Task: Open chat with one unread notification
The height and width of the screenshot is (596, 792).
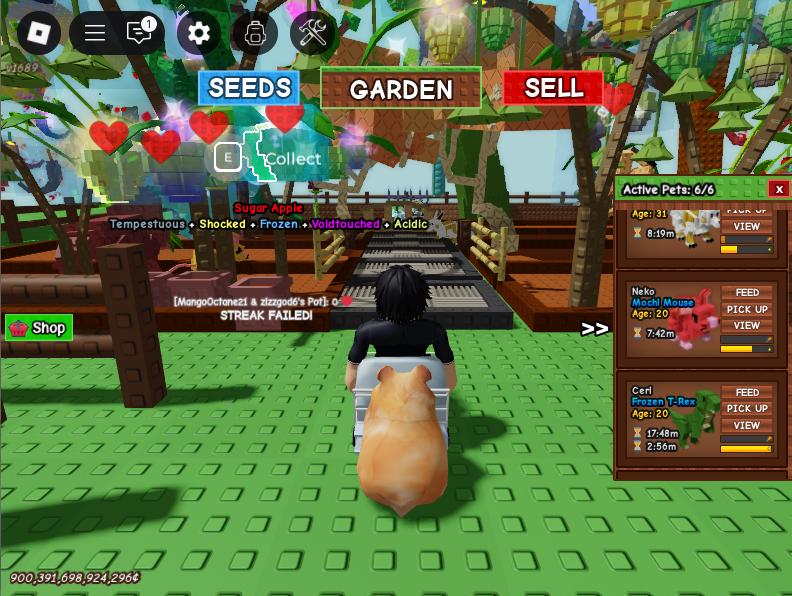Action: tap(140, 32)
